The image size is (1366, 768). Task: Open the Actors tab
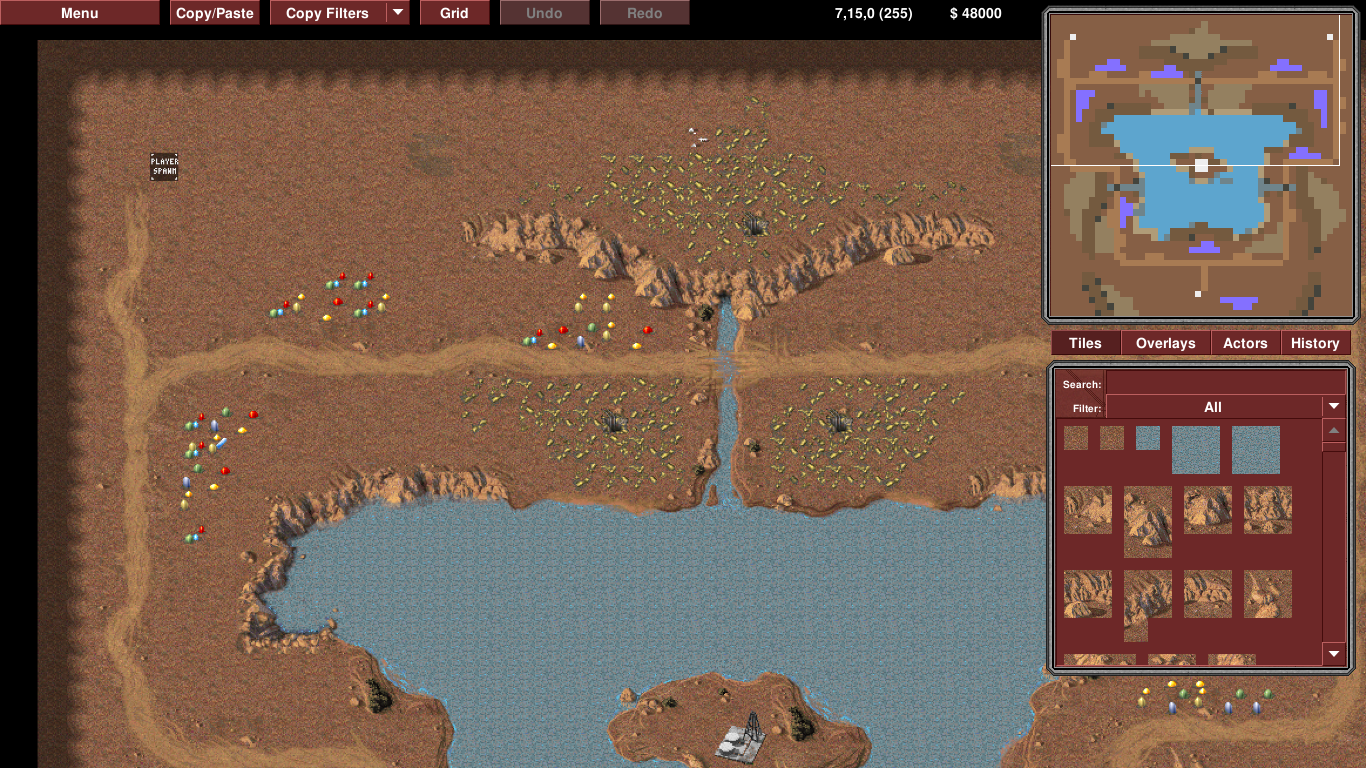click(1245, 343)
